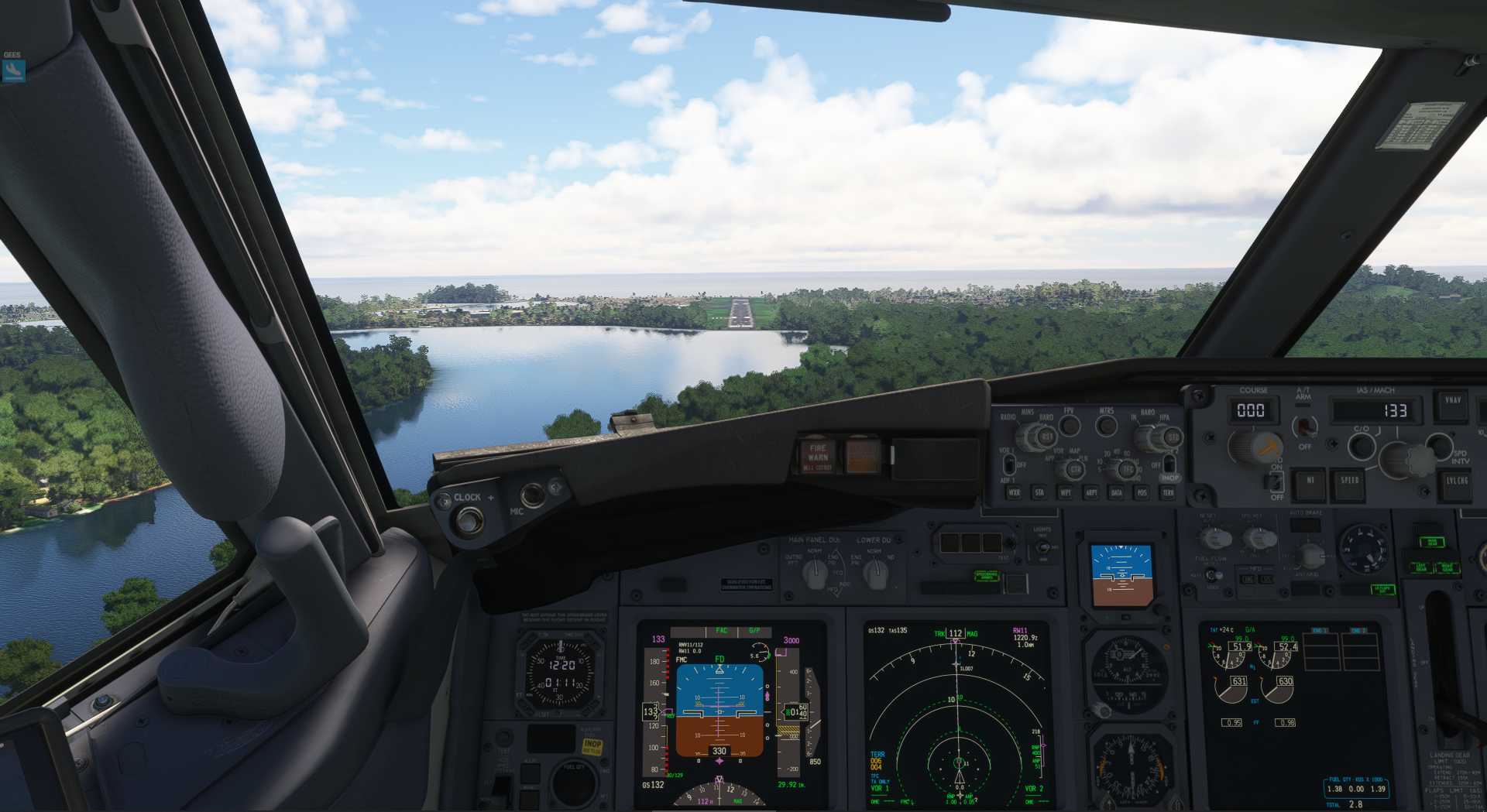Show stations with the STA button

(1039, 492)
